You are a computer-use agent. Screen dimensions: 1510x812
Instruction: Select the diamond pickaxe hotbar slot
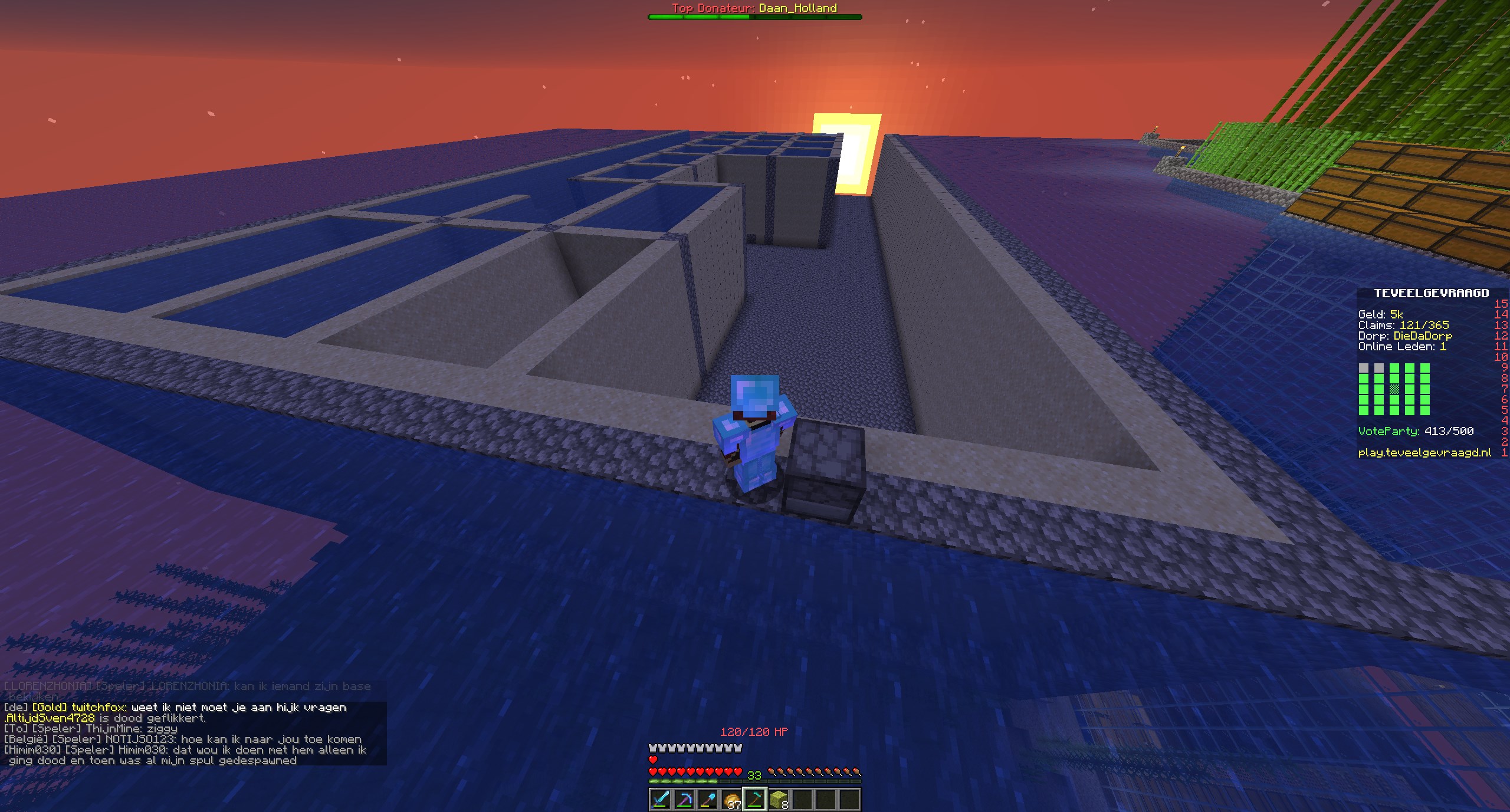[x=684, y=799]
